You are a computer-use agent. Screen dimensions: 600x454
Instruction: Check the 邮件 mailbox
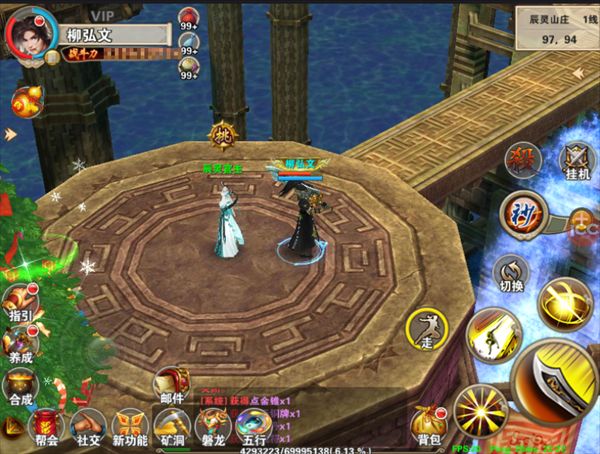[172, 383]
